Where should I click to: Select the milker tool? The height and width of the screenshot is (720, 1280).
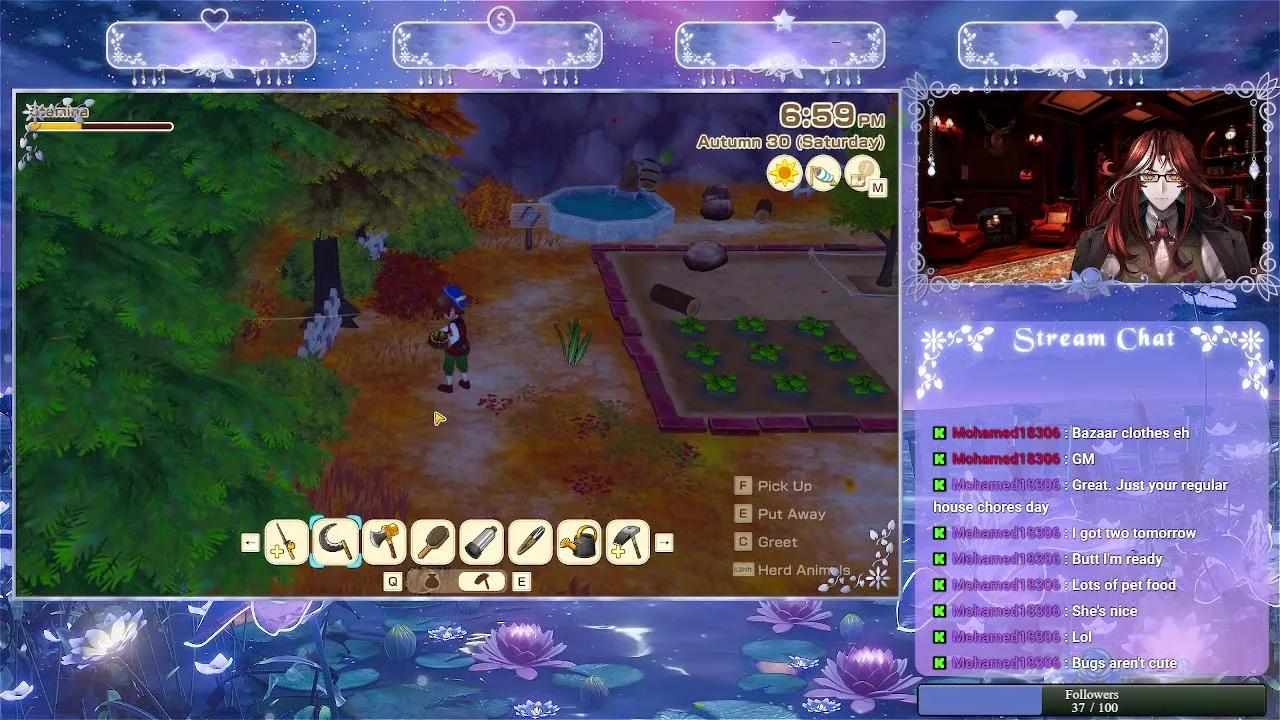(481, 541)
